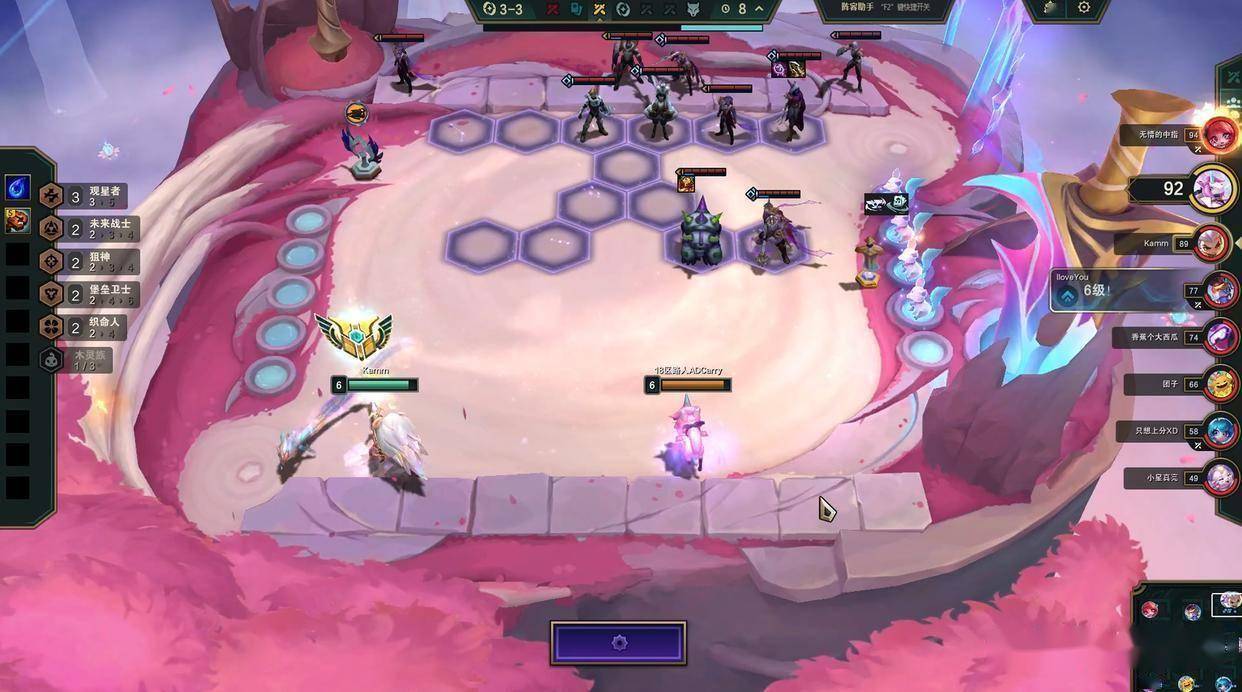1242x692 pixels.
Task: View player 团子 on the scoreboard
Action: click(1220, 384)
